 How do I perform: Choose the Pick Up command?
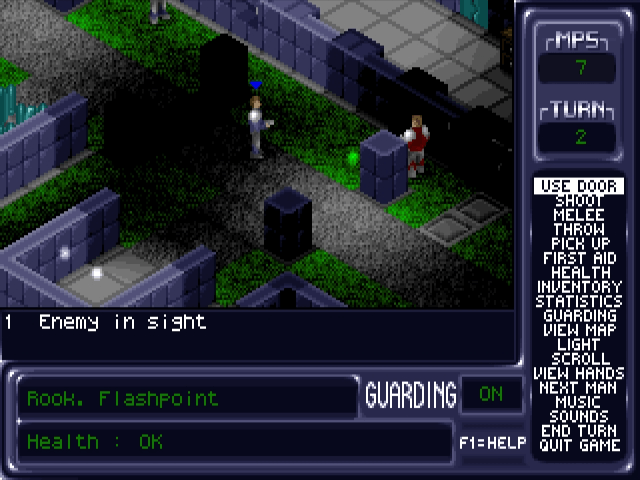point(579,244)
